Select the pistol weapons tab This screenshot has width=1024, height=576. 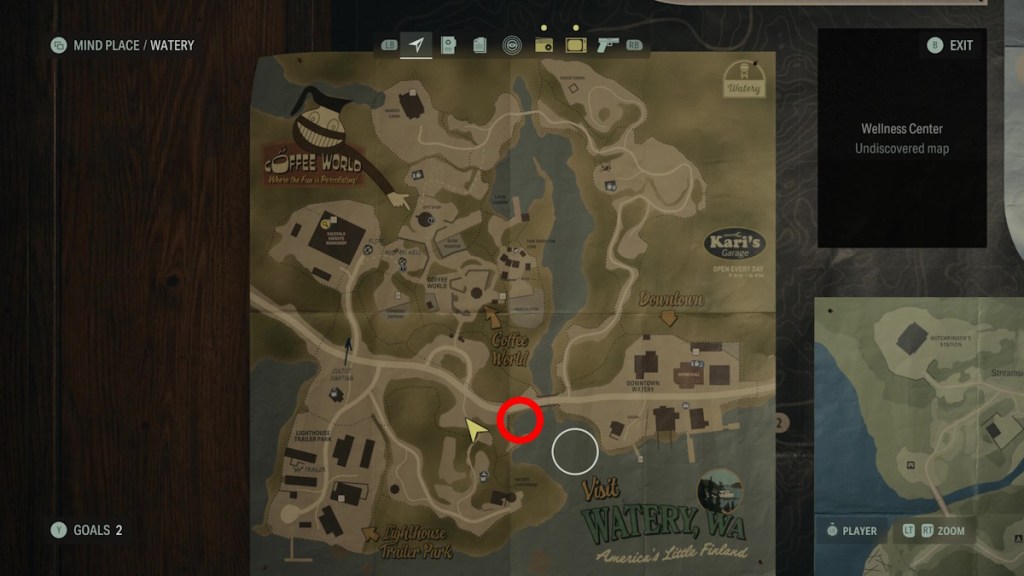pos(607,45)
